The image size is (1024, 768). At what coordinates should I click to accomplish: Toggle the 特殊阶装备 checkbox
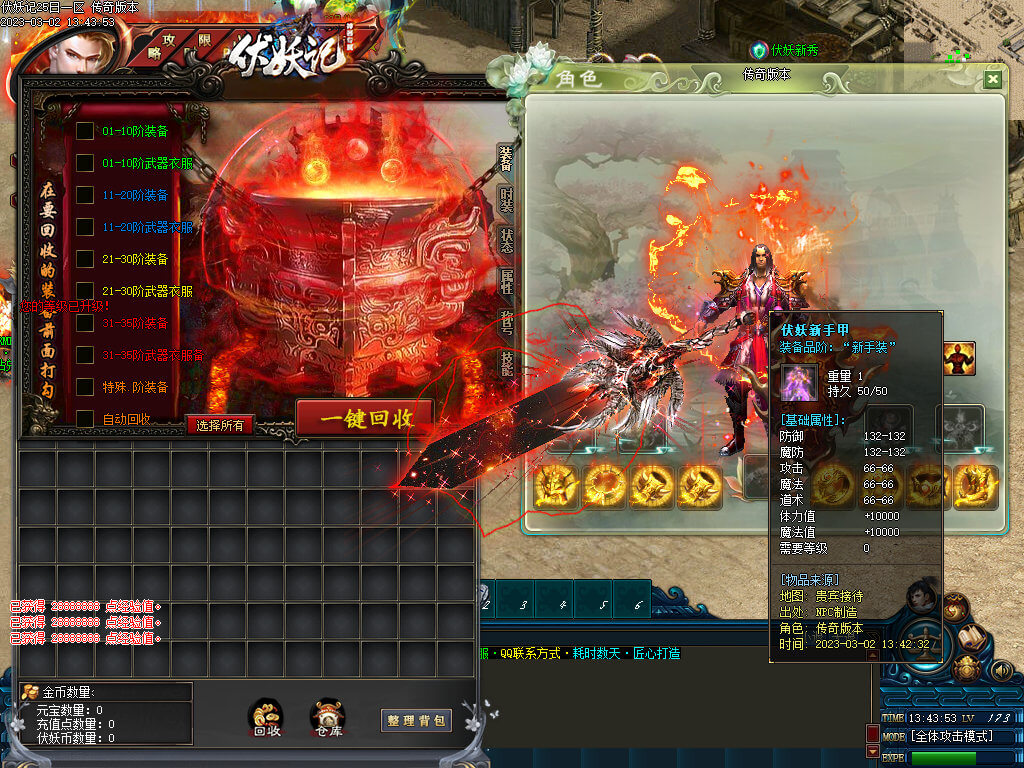(x=85, y=387)
